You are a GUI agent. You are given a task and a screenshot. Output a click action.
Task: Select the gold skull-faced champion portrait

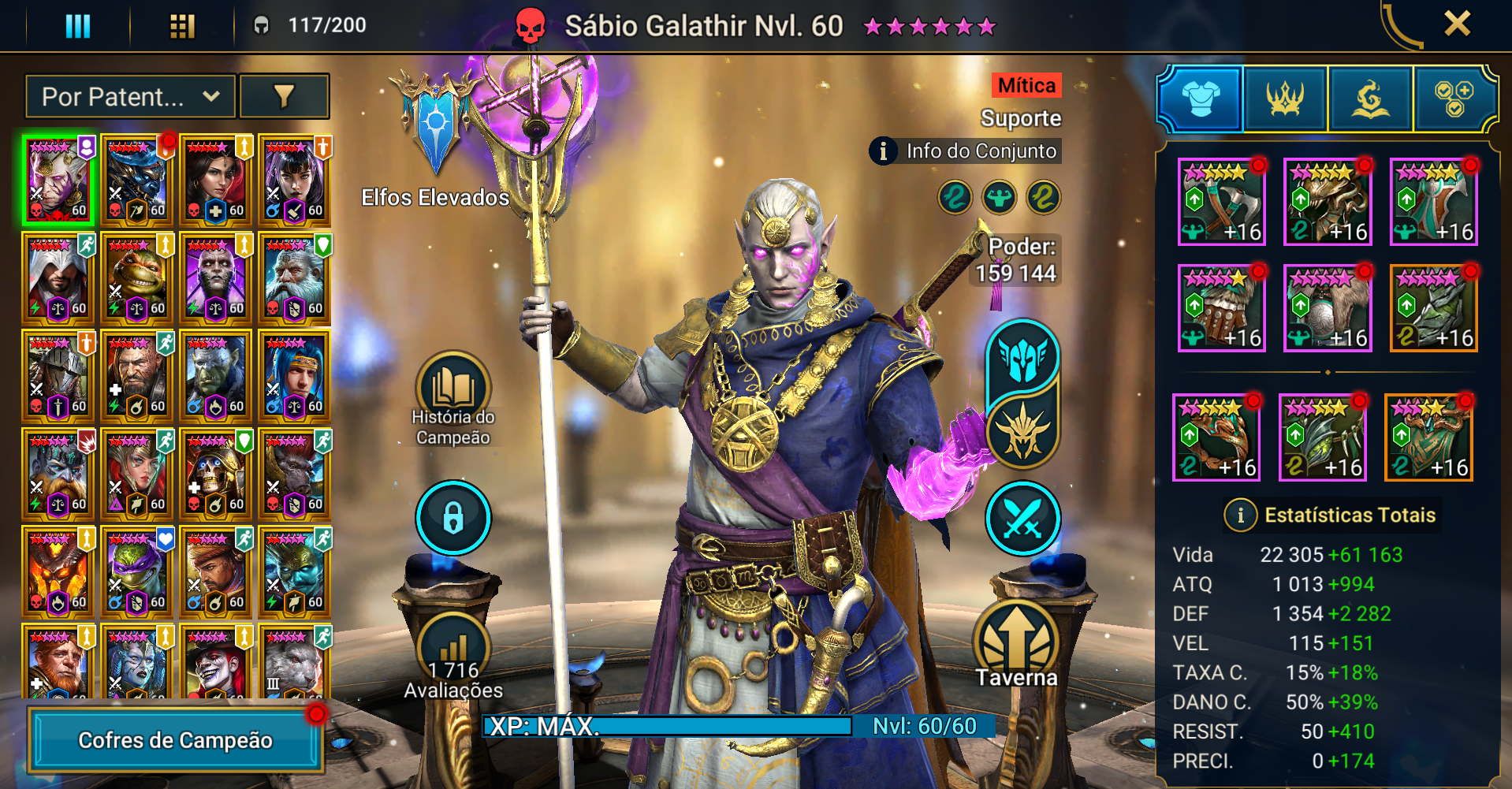pyautogui.click(x=216, y=475)
